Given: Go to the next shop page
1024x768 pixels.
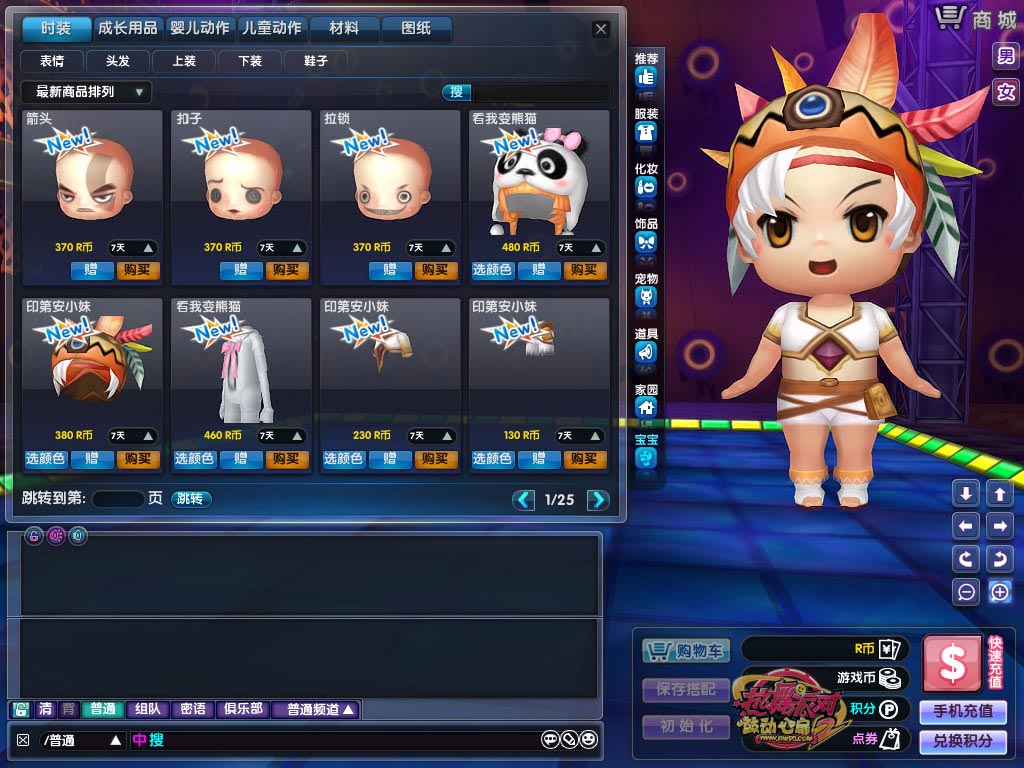Looking at the screenshot, I should click(x=597, y=500).
